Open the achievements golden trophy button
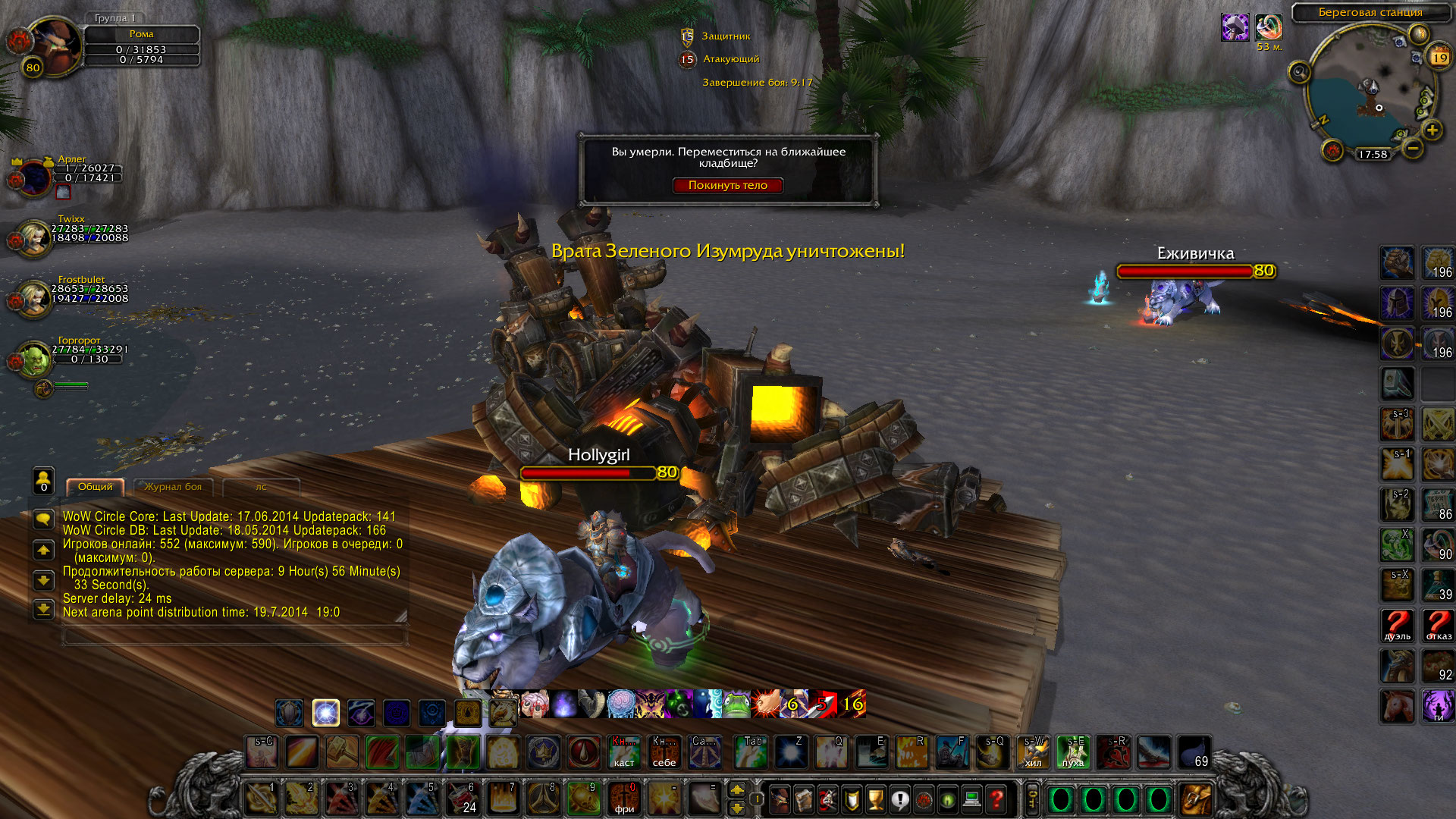The image size is (1456, 819). tap(875, 799)
